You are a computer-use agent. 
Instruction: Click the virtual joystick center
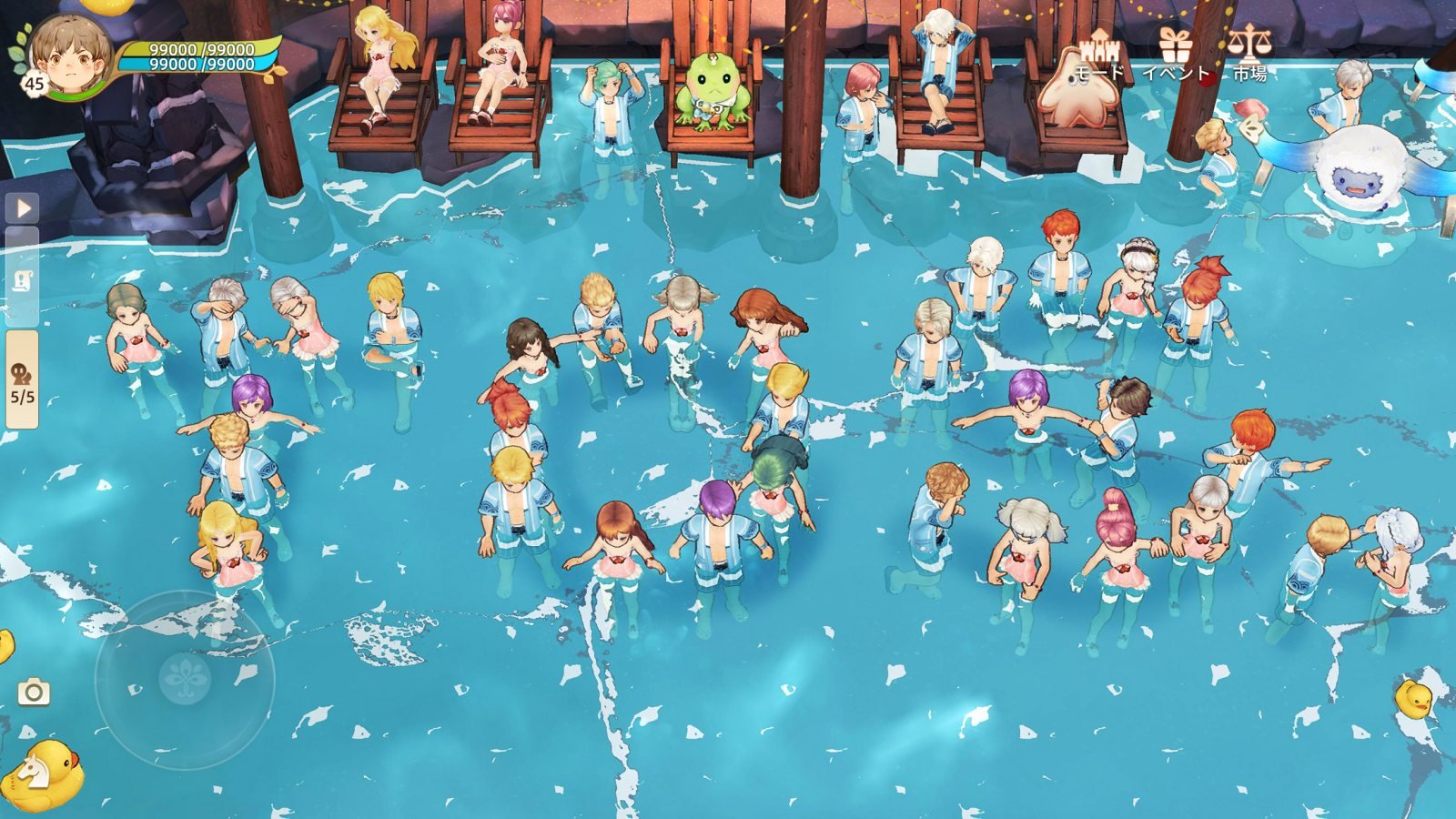[x=185, y=678]
